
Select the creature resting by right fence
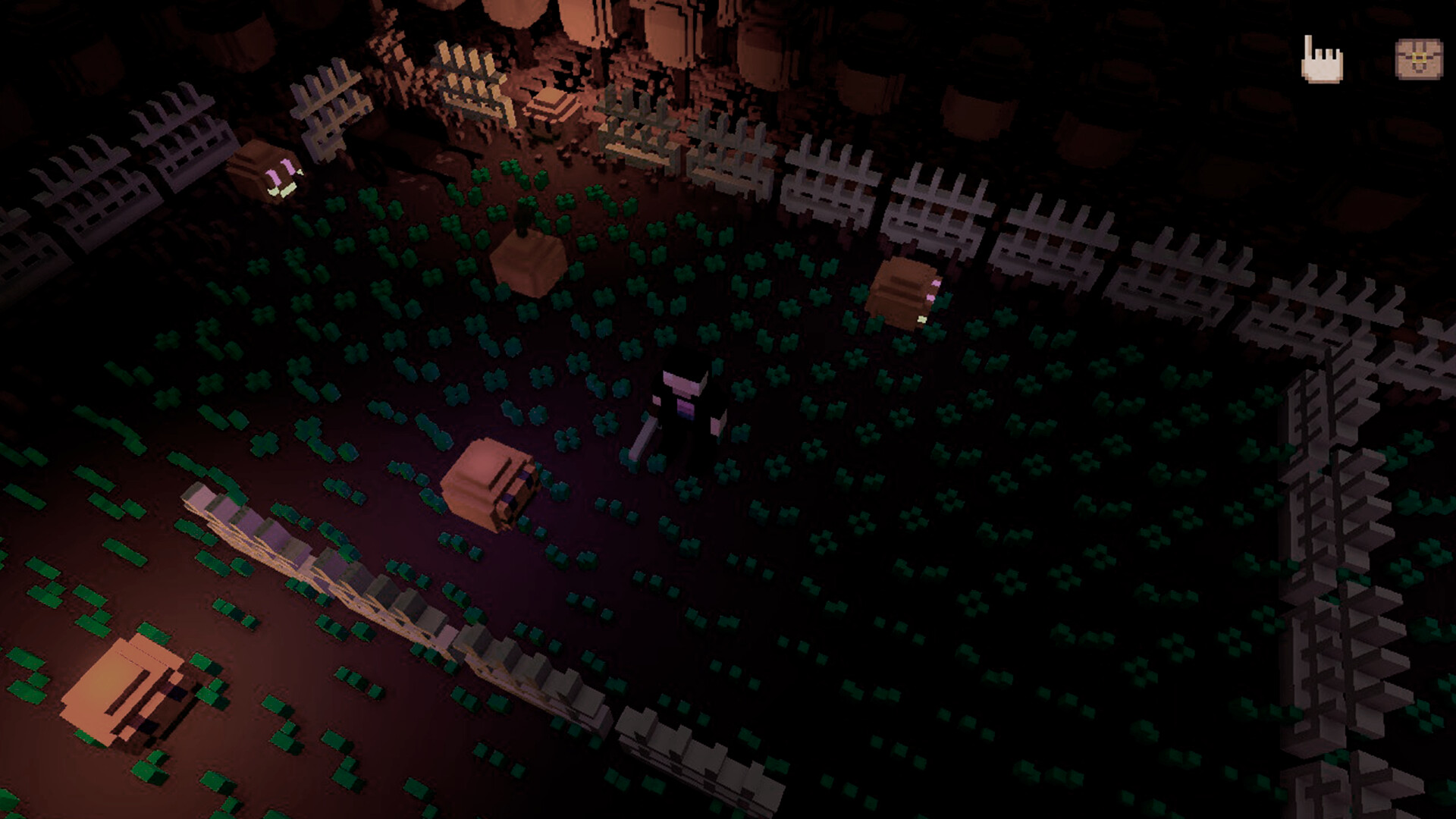point(902,296)
